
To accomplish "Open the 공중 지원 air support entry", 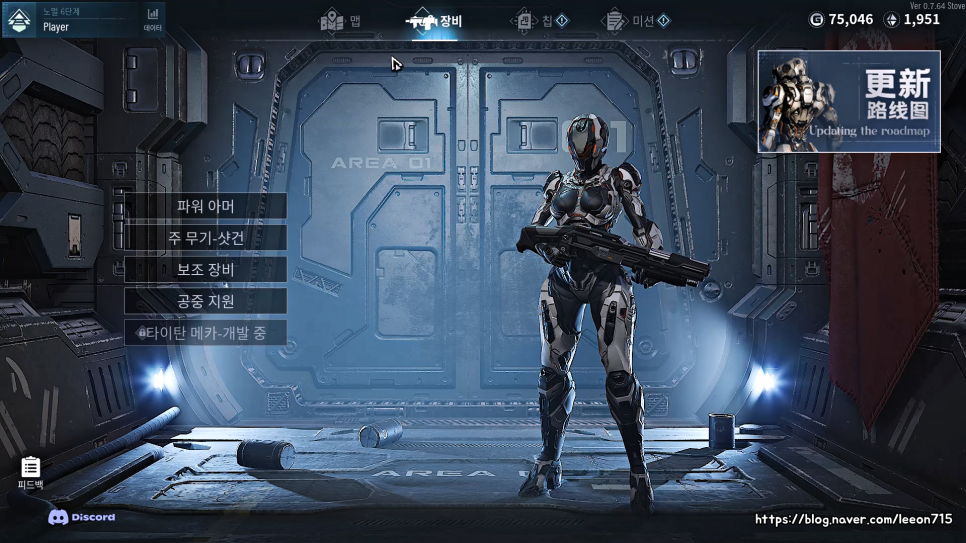I will pyautogui.click(x=205, y=301).
